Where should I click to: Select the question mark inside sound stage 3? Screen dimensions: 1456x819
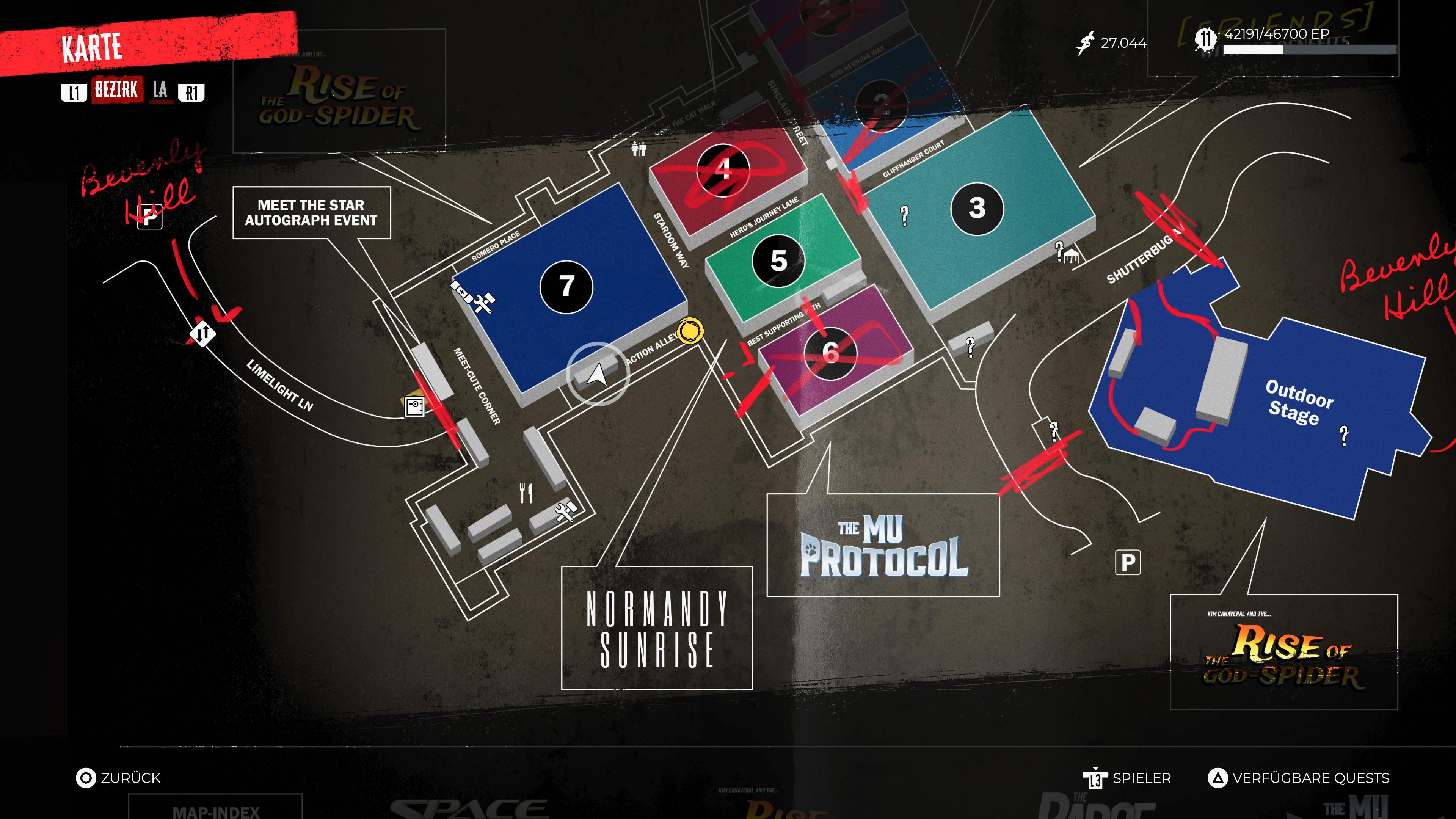click(x=904, y=215)
